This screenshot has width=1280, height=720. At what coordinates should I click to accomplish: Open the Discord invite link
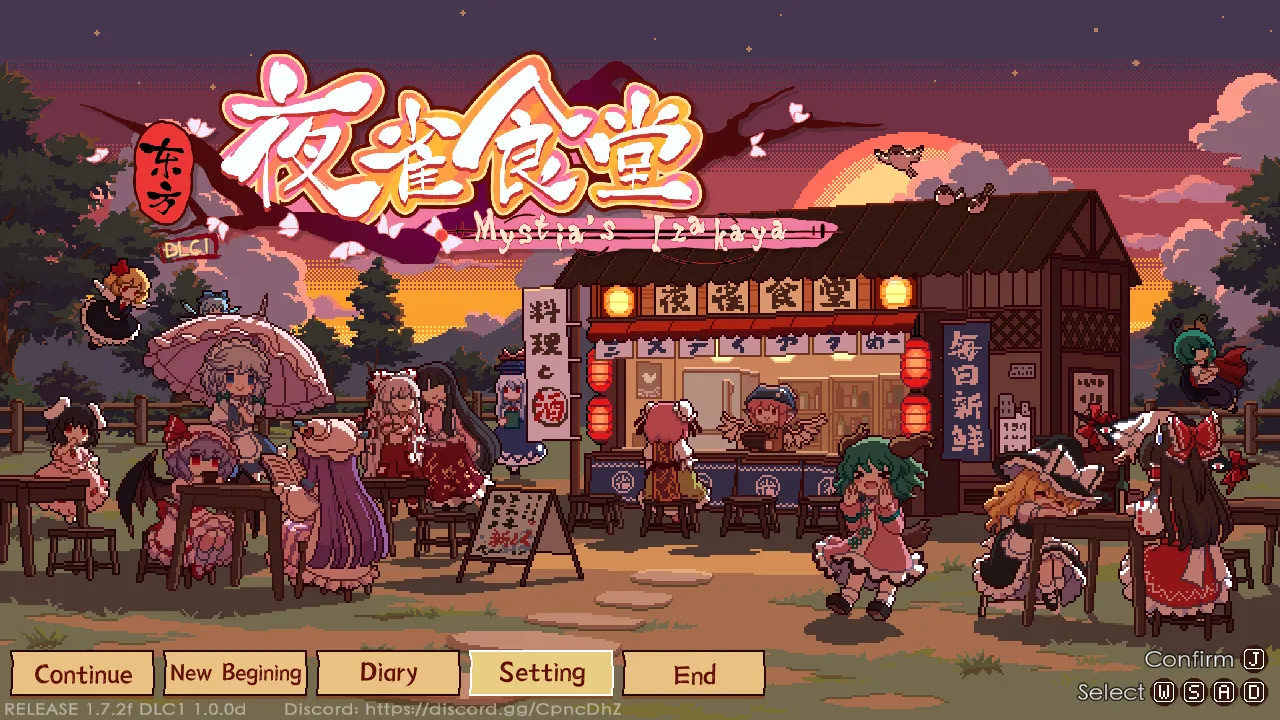[x=451, y=708]
